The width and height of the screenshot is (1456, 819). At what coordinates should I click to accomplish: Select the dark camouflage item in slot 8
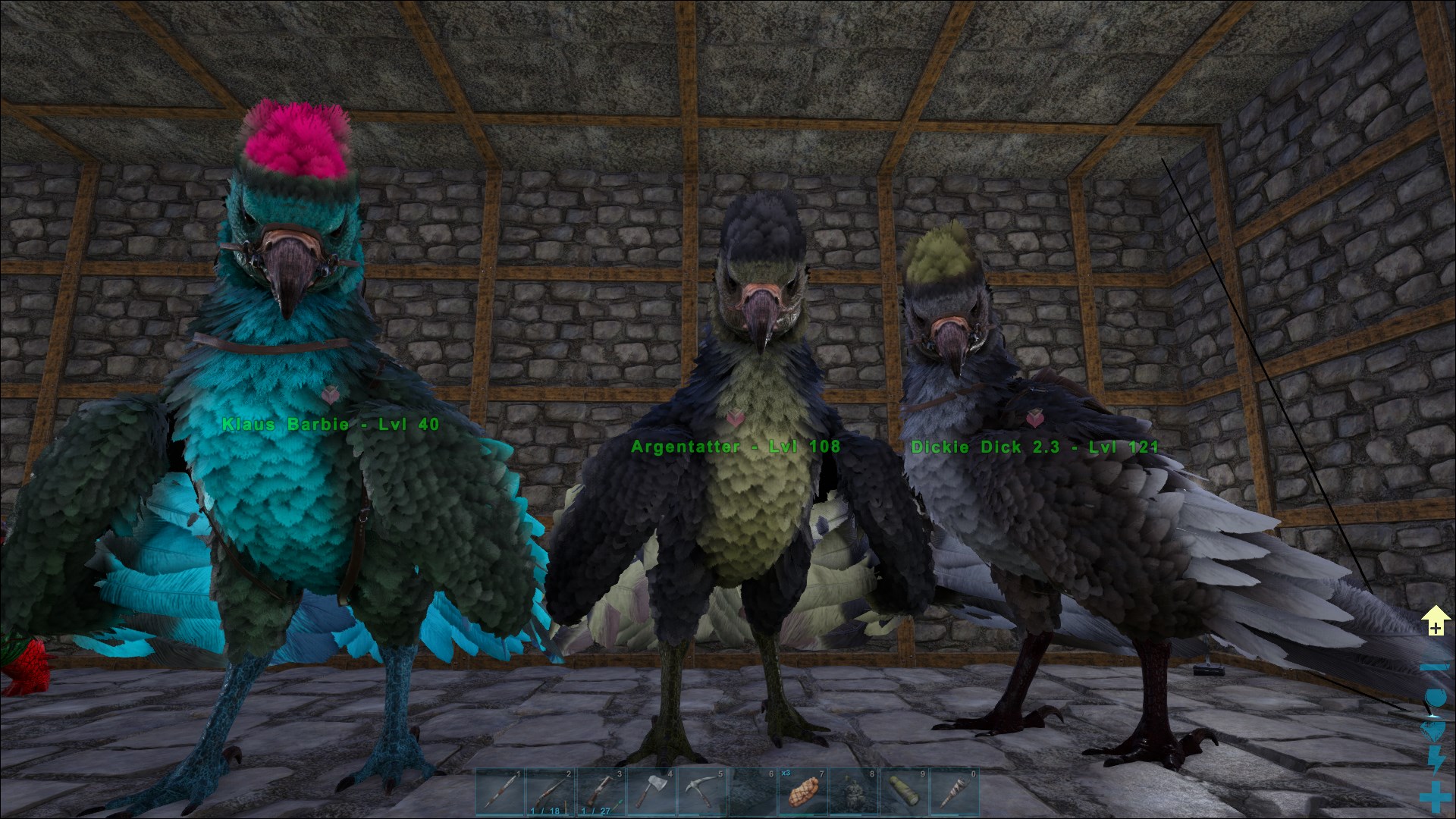[853, 793]
